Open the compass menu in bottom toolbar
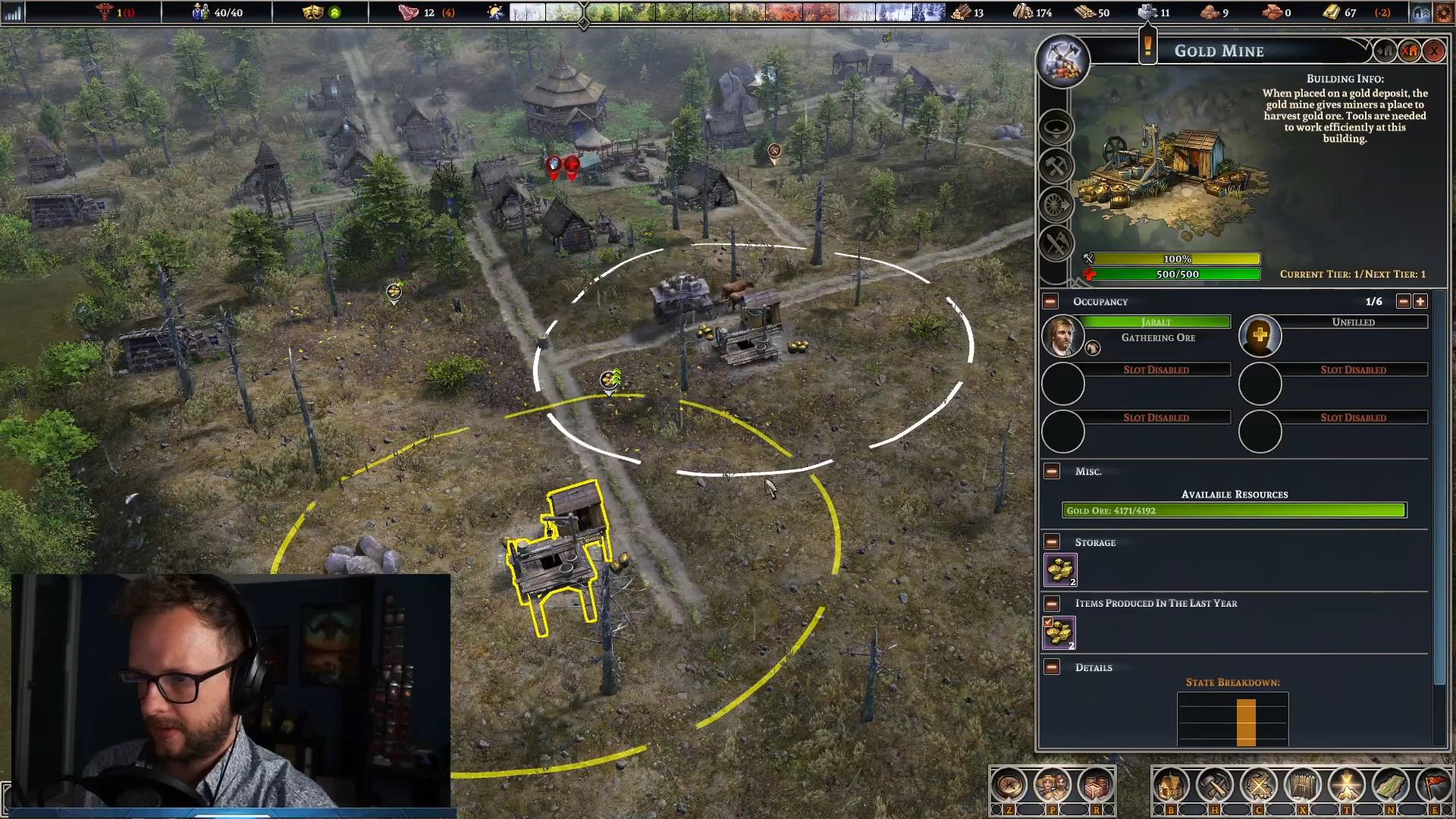Screen dimensions: 1456x819 point(1009,786)
